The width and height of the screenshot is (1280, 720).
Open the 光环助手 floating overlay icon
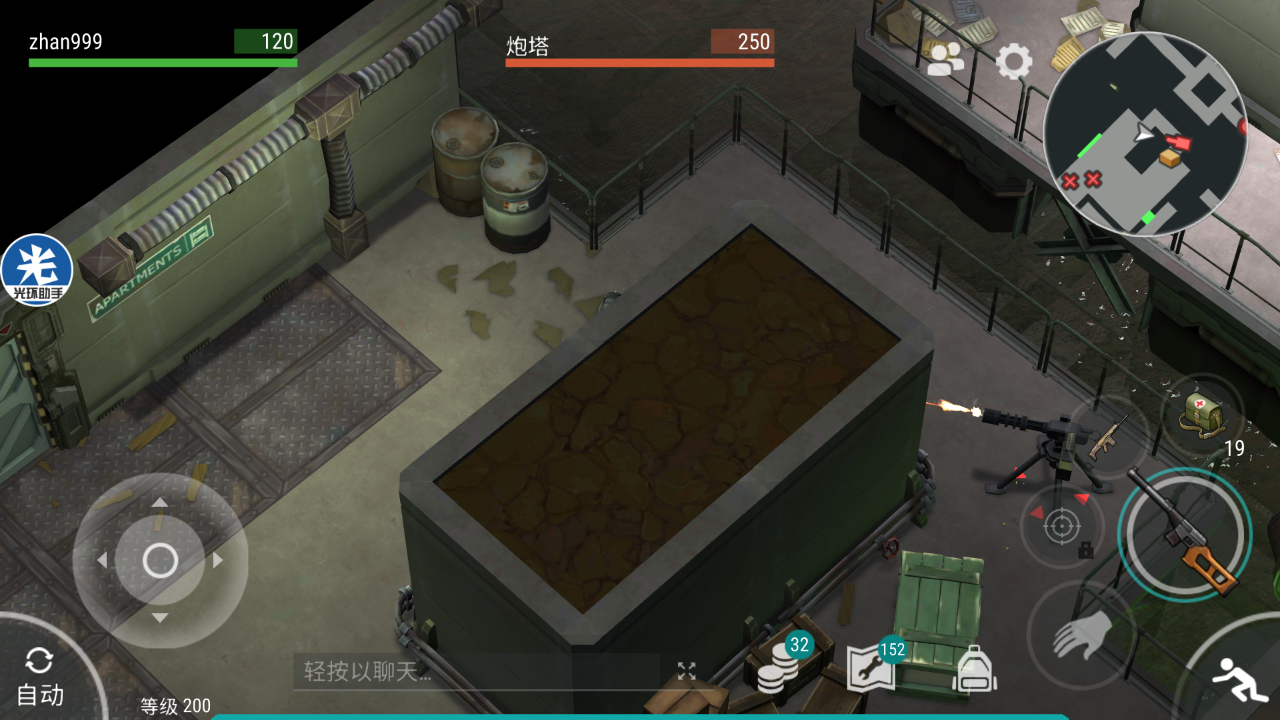tap(37, 270)
